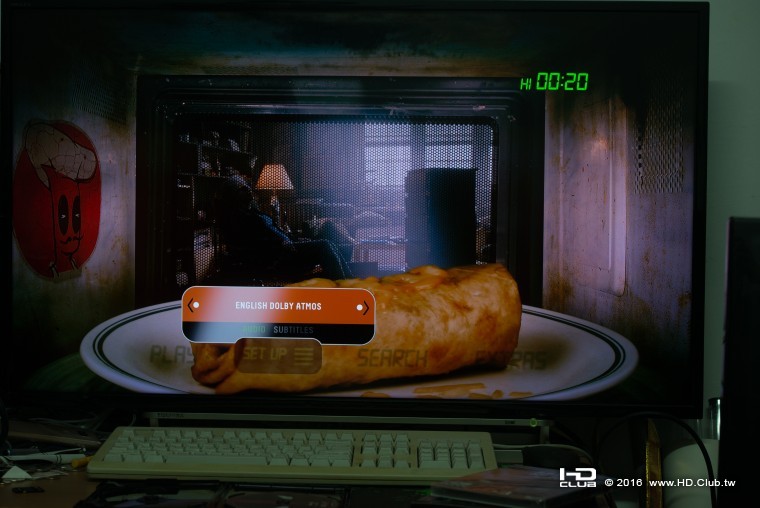Viewport: 760px width, 508px height.
Task: Open the SEARCH menu entry
Action: pos(392,357)
